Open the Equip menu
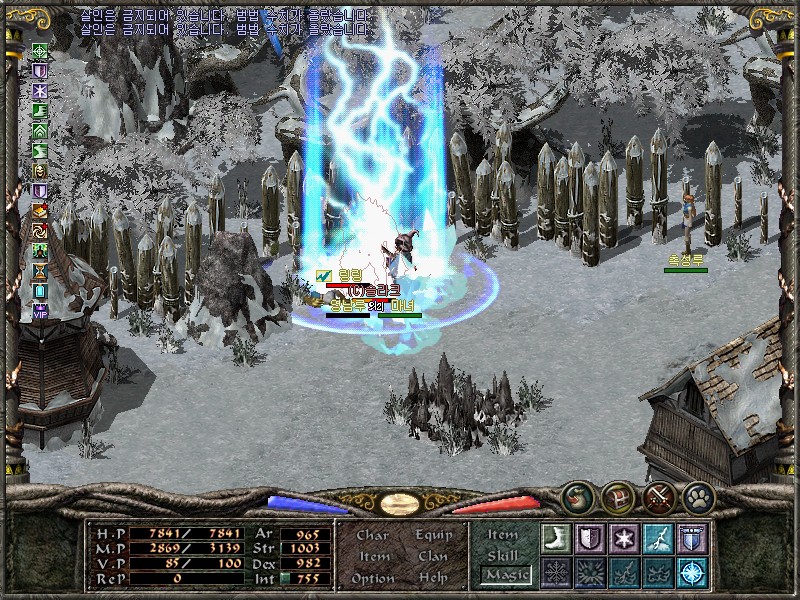This screenshot has width=800, height=600. point(433,535)
